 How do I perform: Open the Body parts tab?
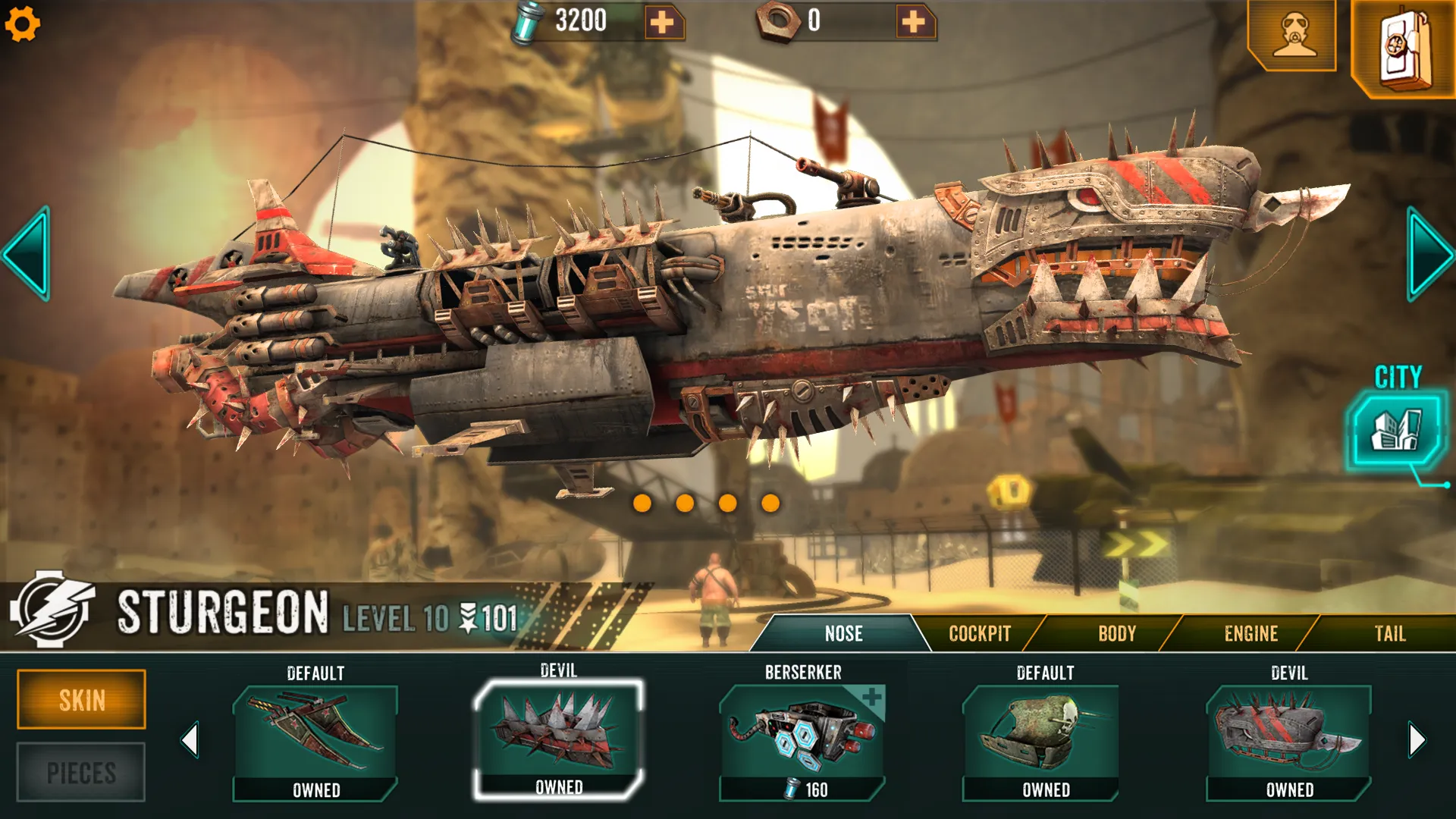tap(1116, 634)
